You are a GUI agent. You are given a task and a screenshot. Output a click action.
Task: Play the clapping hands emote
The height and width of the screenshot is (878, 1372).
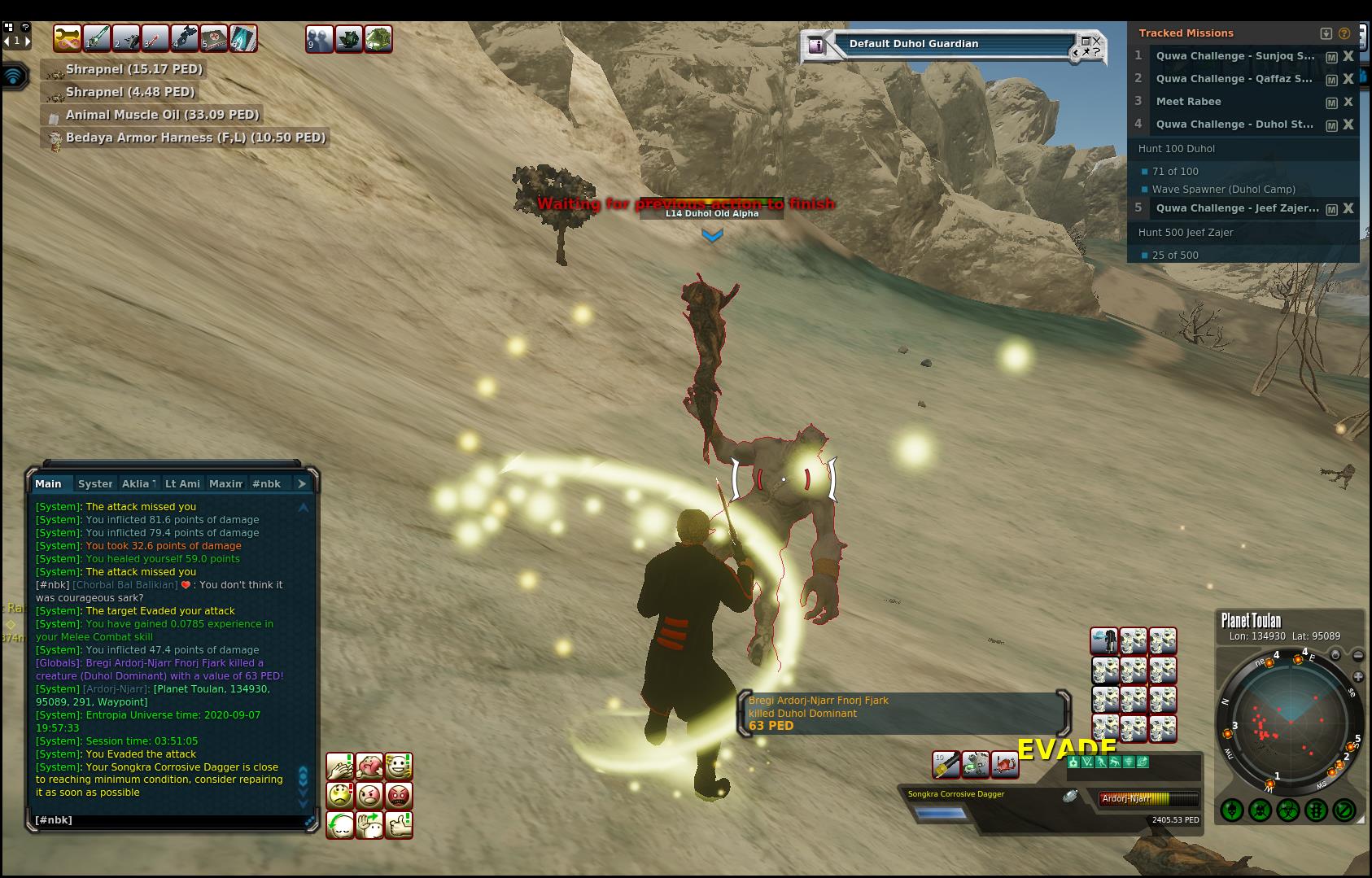click(x=340, y=766)
